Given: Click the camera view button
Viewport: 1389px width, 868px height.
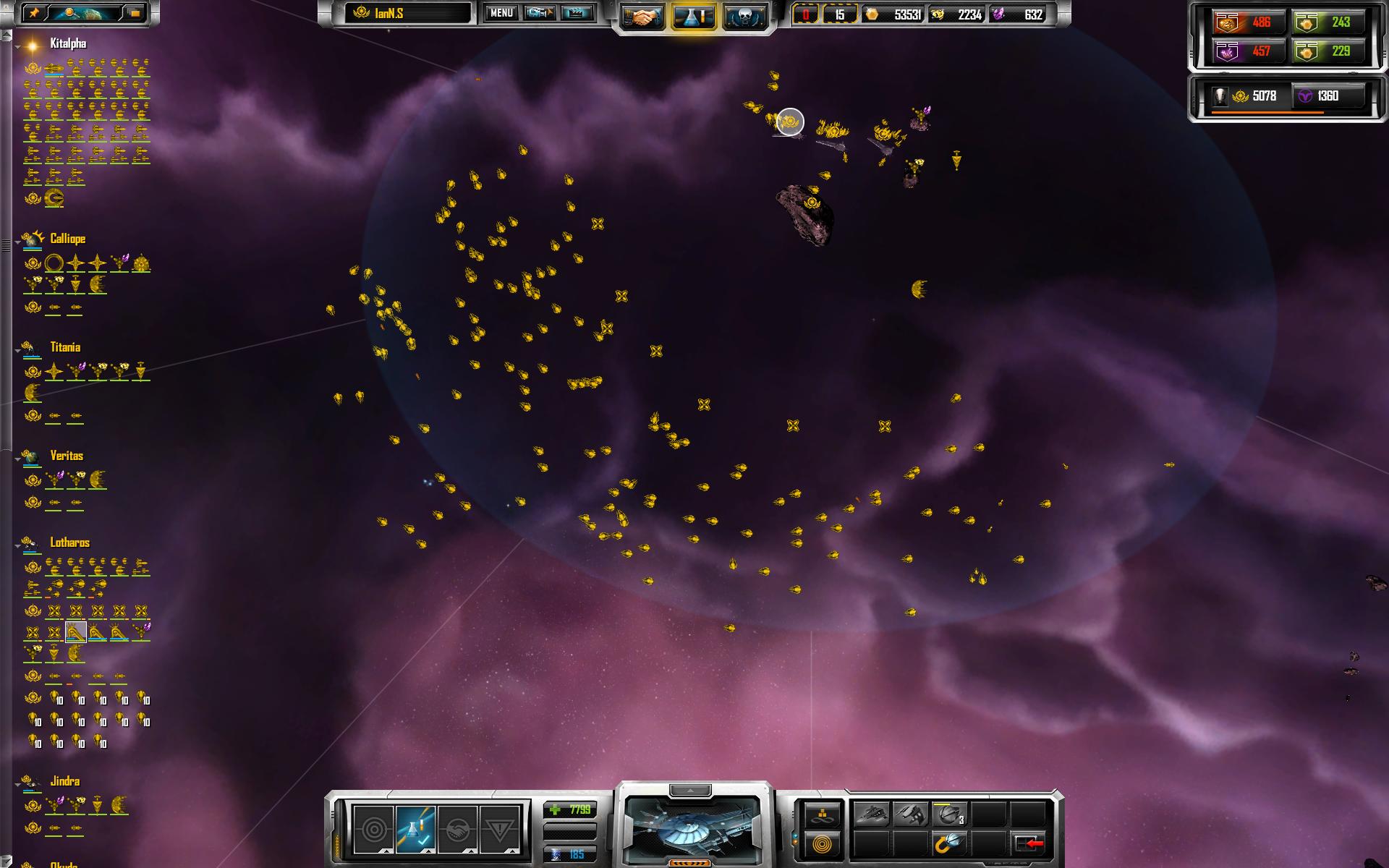Looking at the screenshot, I should [x=539, y=13].
